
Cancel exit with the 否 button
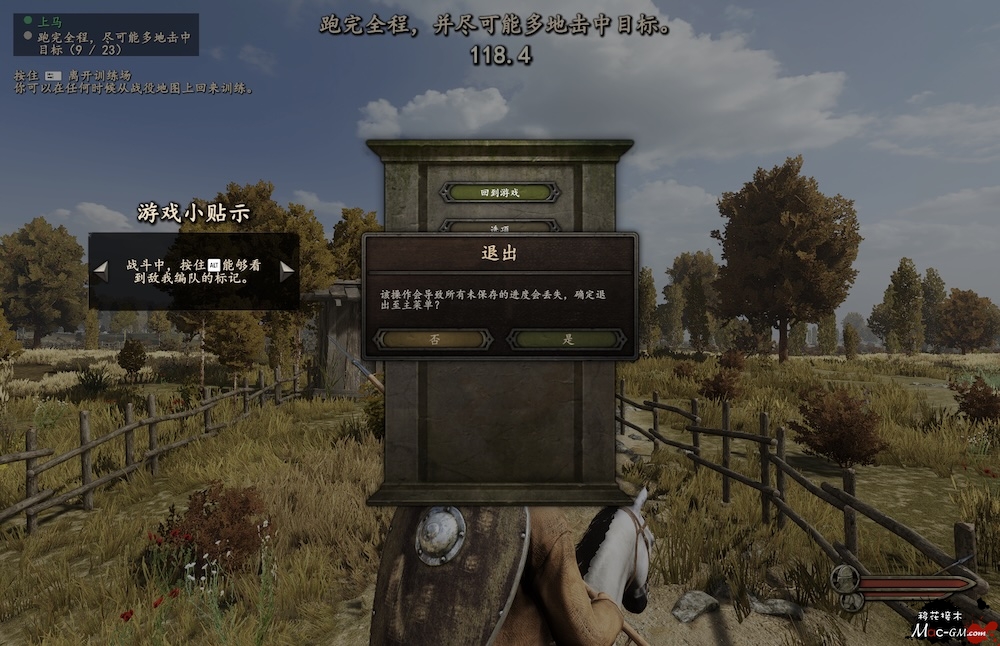point(432,340)
